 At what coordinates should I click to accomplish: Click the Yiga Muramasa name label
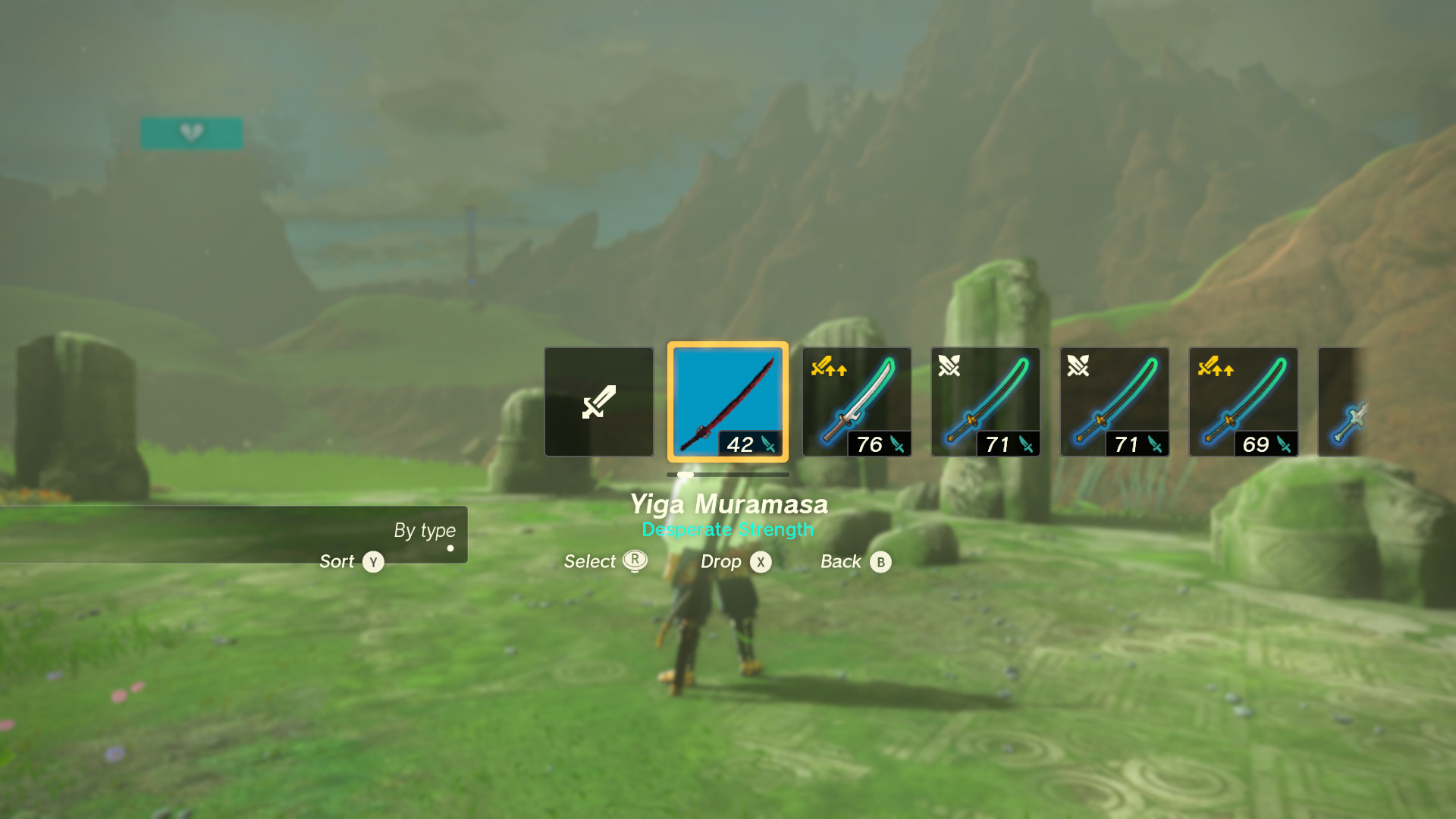(x=729, y=504)
